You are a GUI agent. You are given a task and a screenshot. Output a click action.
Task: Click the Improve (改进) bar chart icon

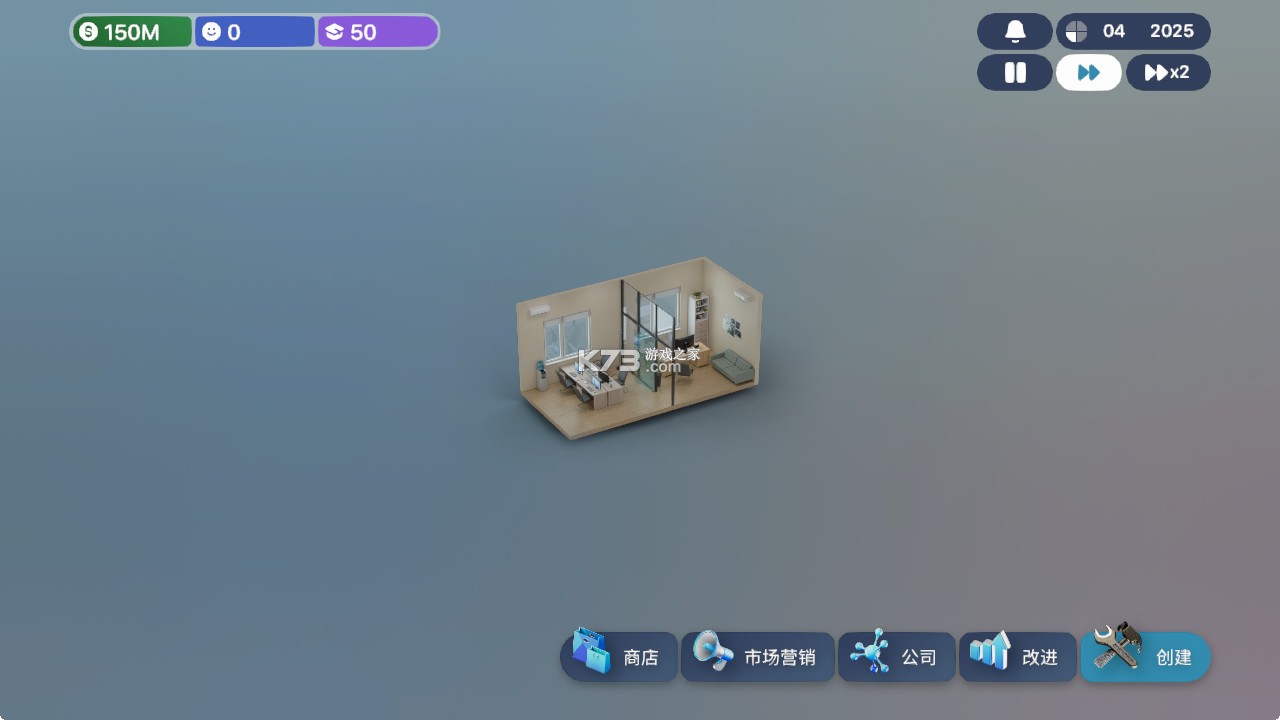pyautogui.click(x=992, y=651)
